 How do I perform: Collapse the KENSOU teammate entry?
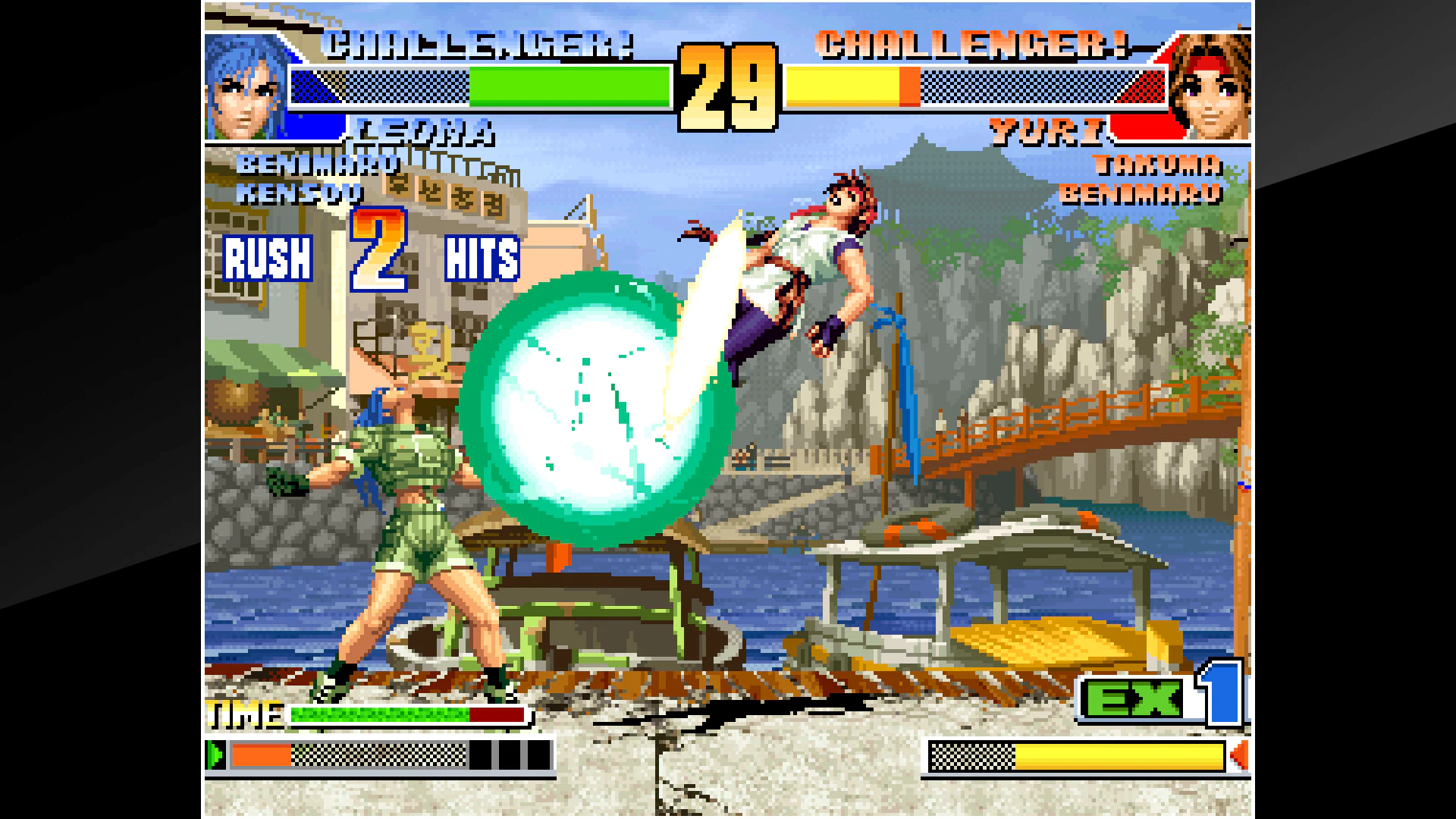[300, 193]
